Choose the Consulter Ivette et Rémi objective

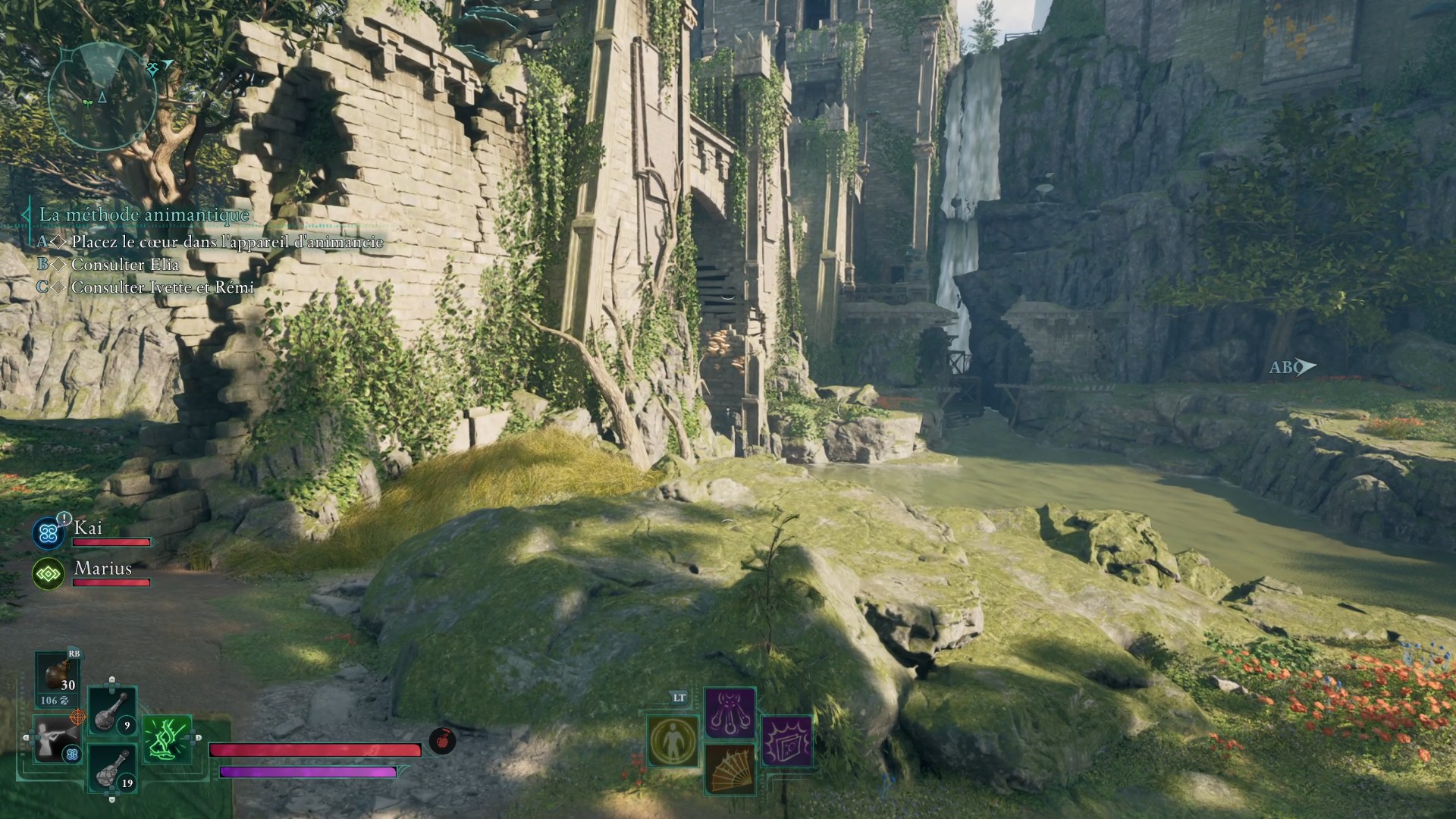[162, 287]
